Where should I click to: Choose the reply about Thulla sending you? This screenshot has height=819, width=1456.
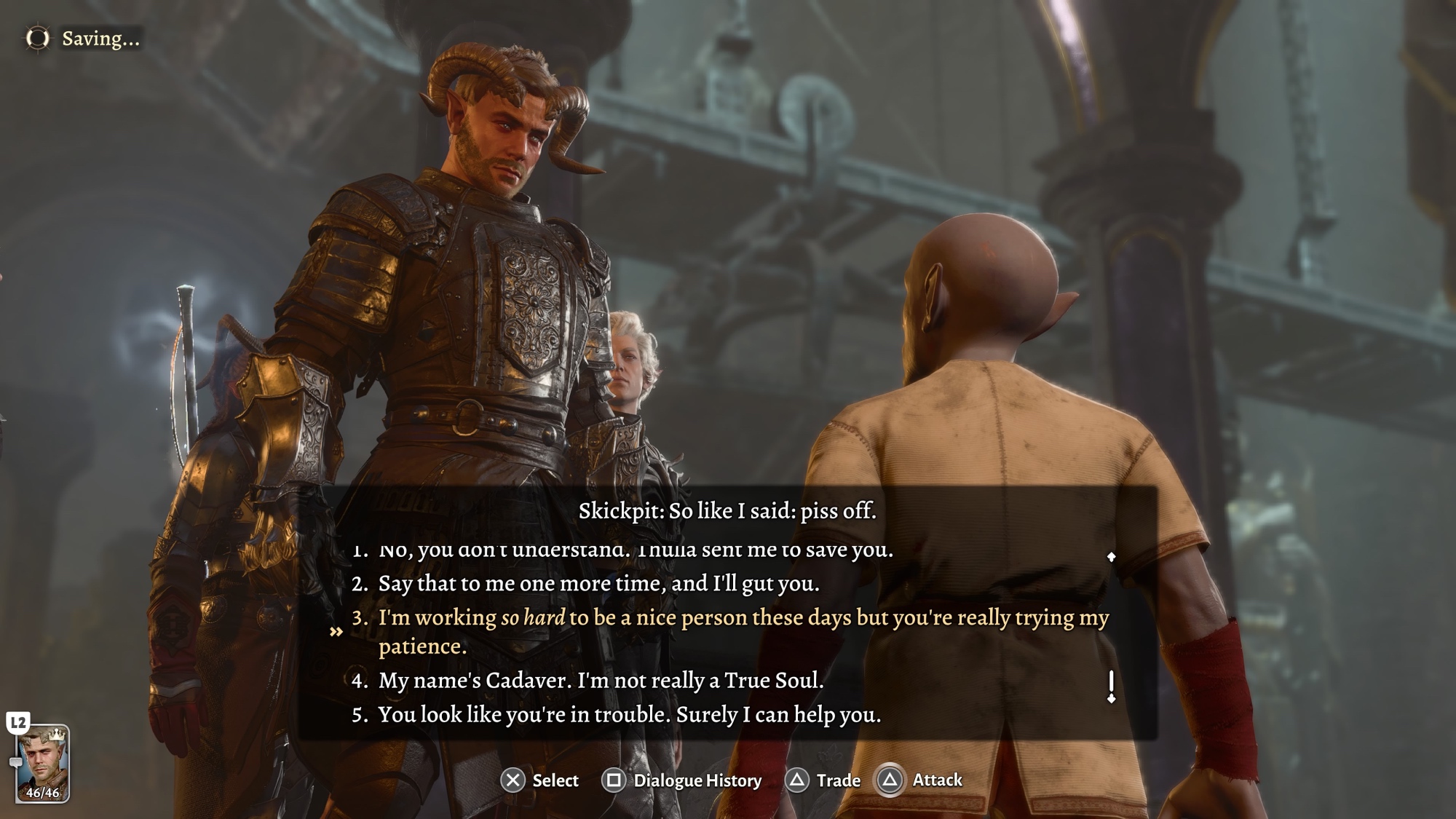click(635, 550)
